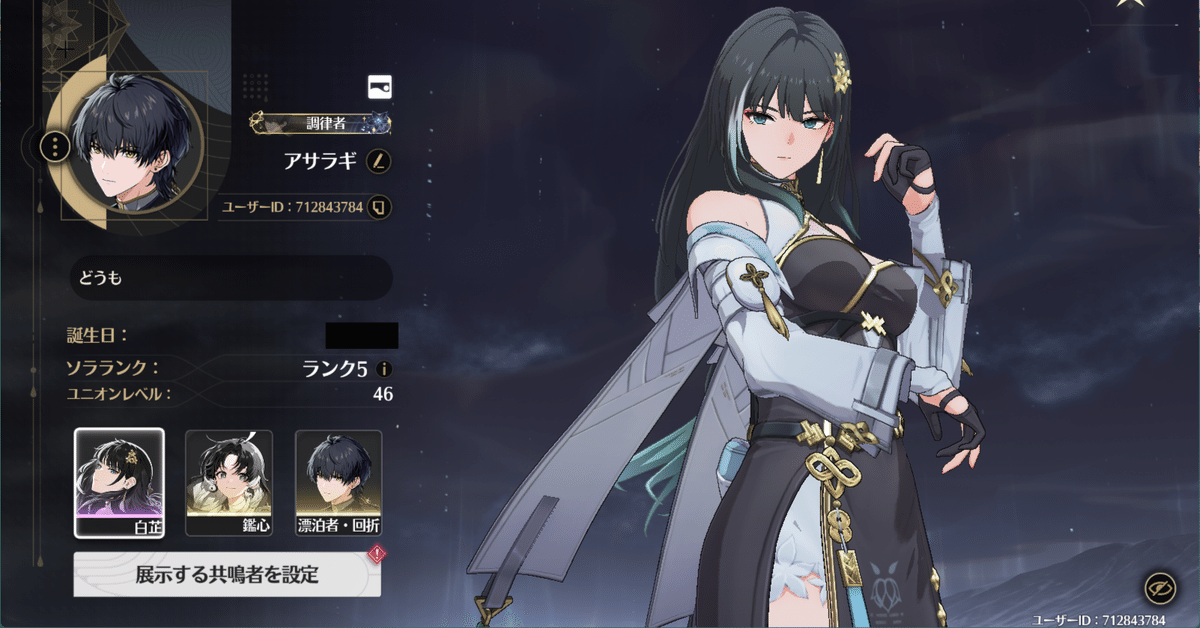The width and height of the screenshot is (1200, 628).
Task: Select the 漂泊者・回折 resonator tile
Action: 339,483
